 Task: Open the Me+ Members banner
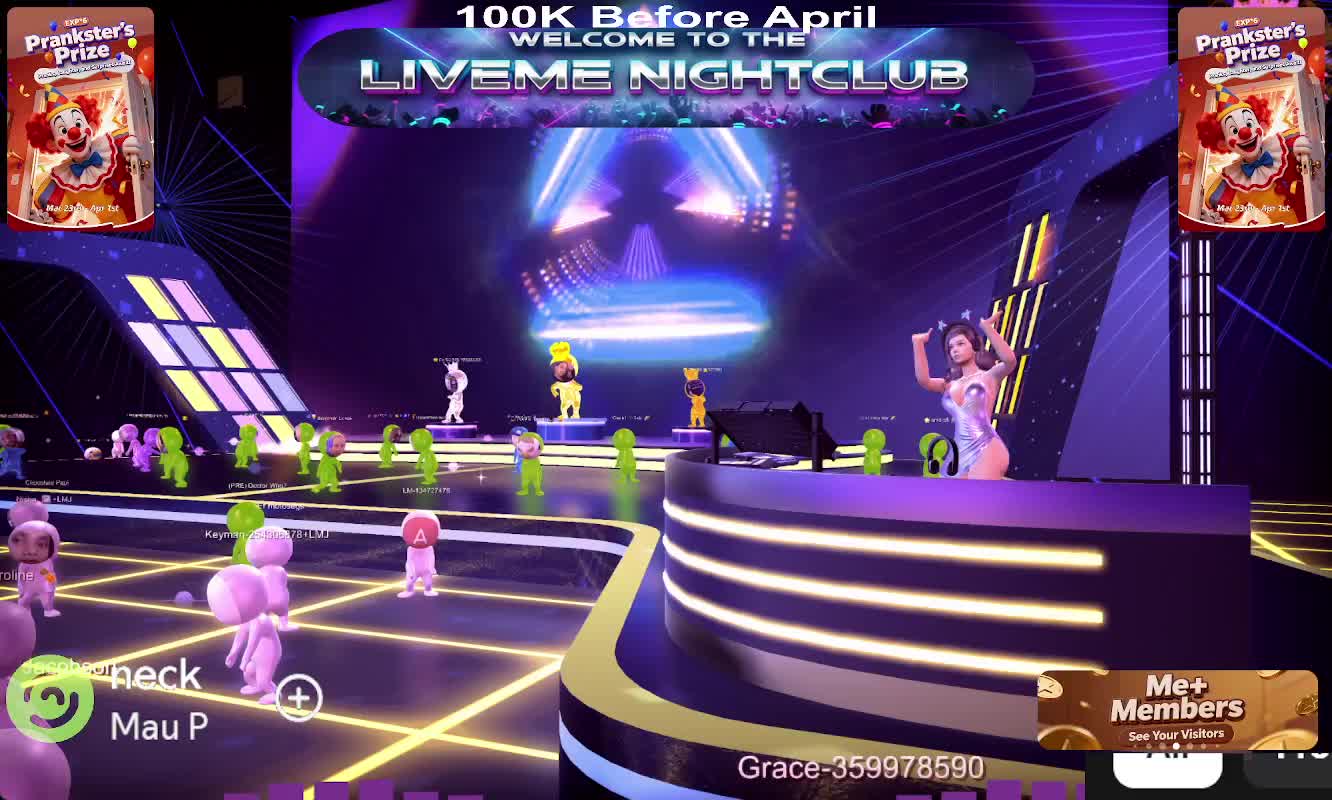point(1177,699)
